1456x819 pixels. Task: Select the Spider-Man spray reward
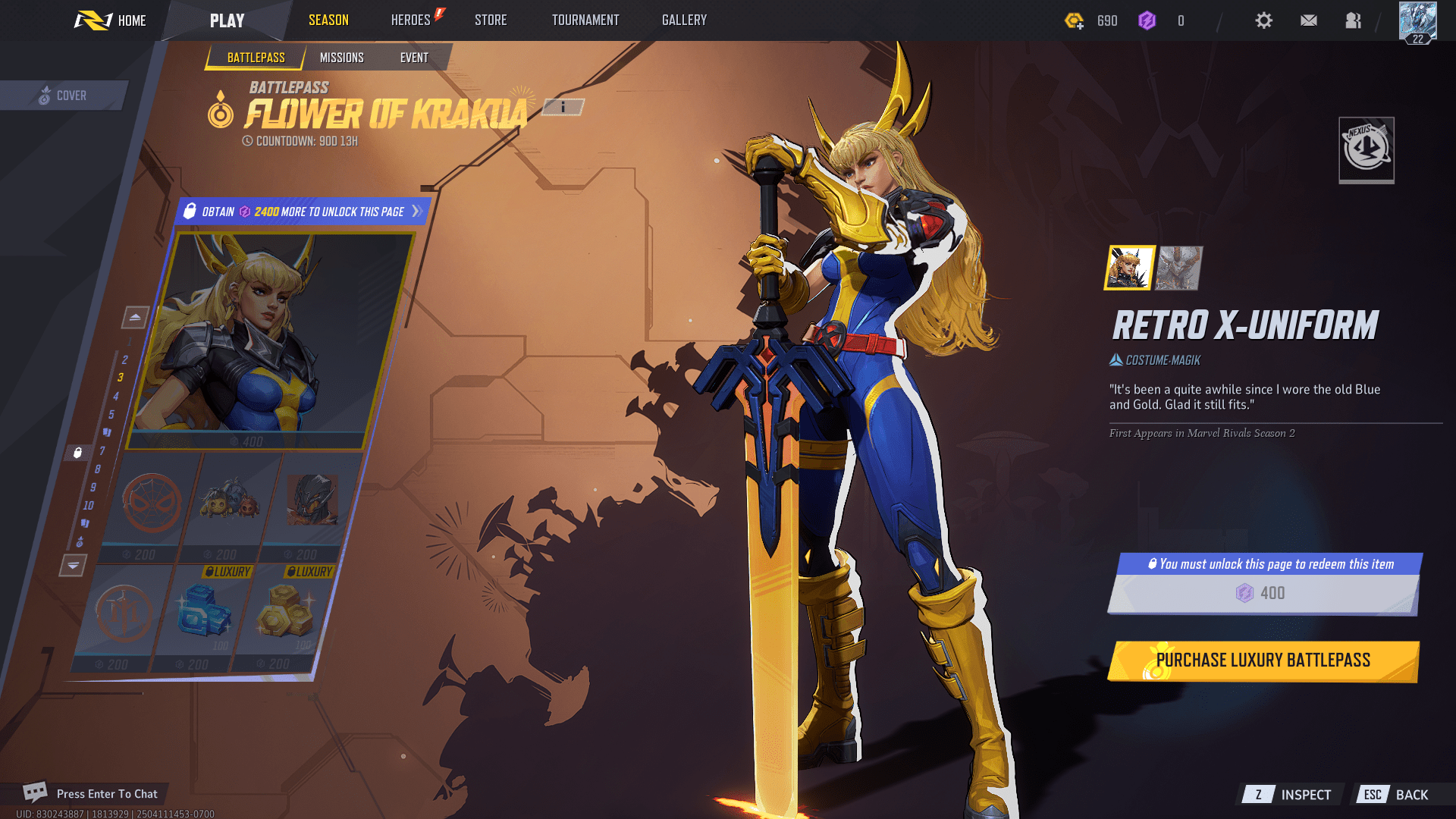152,503
